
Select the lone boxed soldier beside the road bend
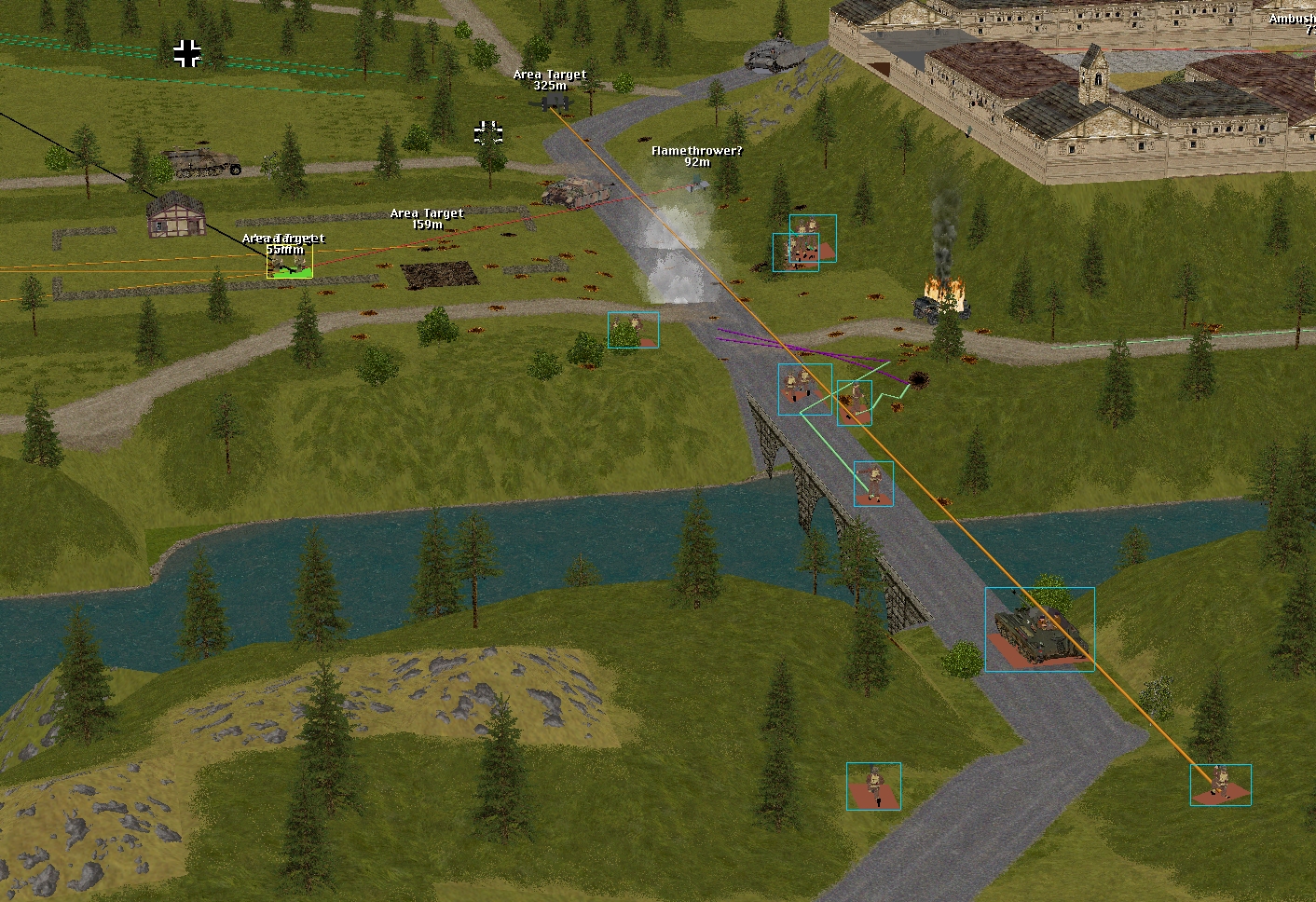click(873, 786)
